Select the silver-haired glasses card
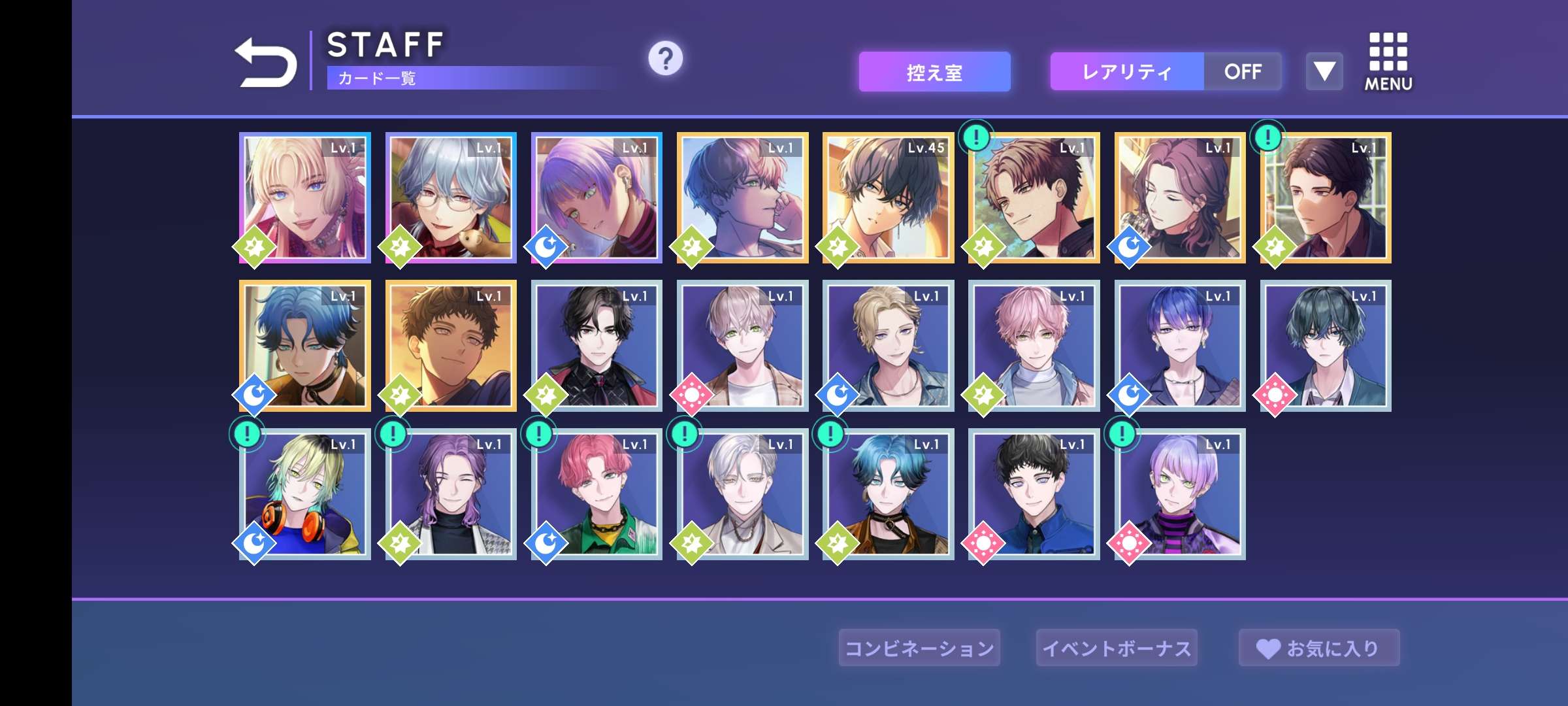The image size is (1568, 706). pyautogui.click(x=451, y=198)
